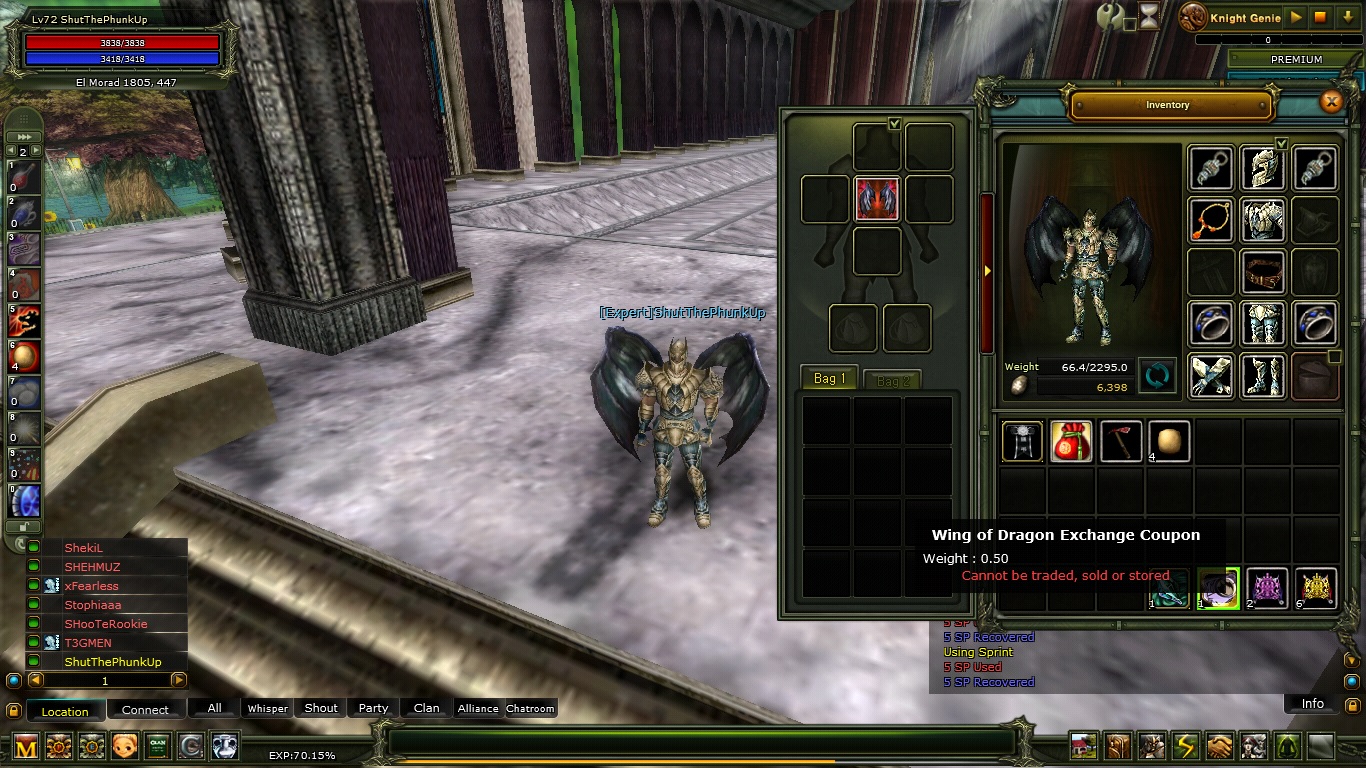Refresh the character preview with arrows button

[1157, 377]
